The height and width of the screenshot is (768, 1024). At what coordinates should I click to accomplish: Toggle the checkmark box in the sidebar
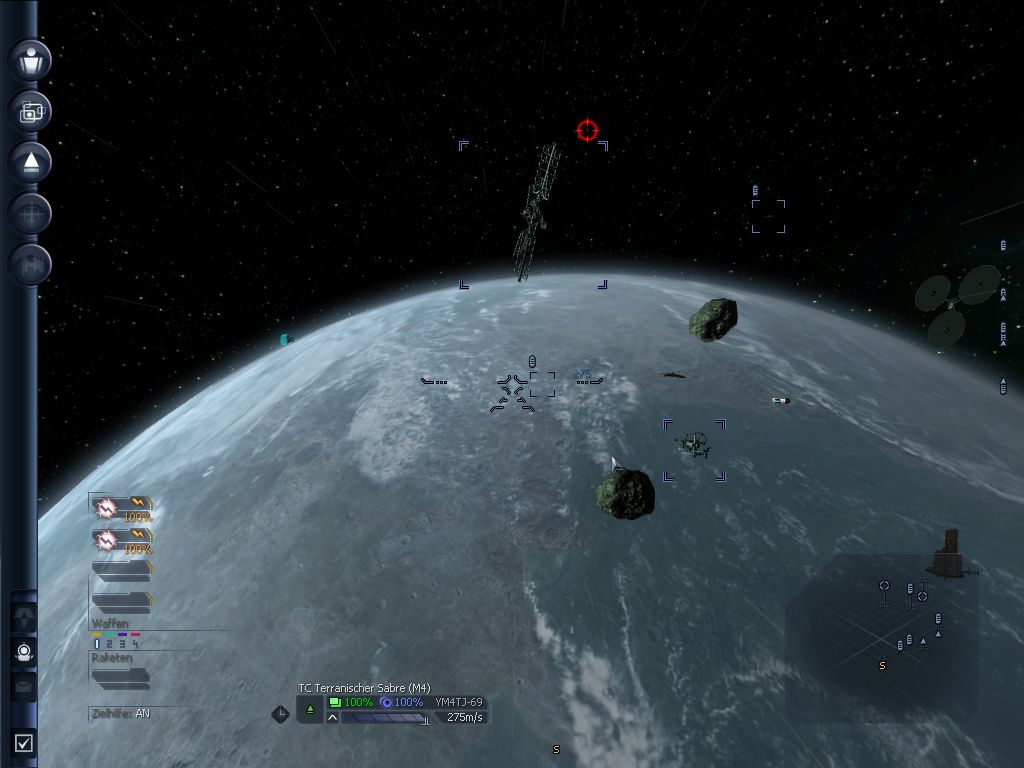coord(24,742)
